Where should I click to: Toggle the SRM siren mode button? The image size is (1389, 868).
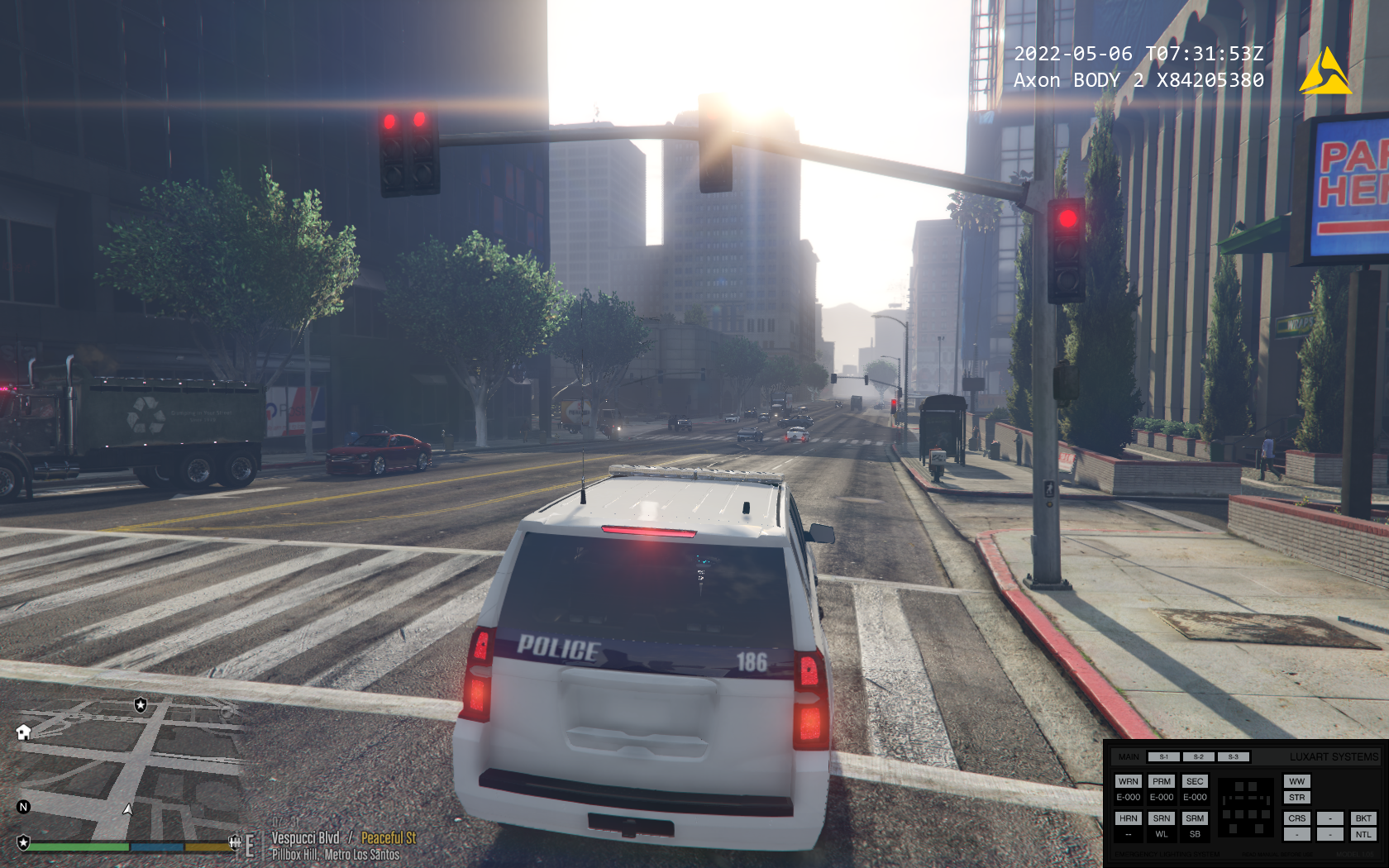point(1195,818)
